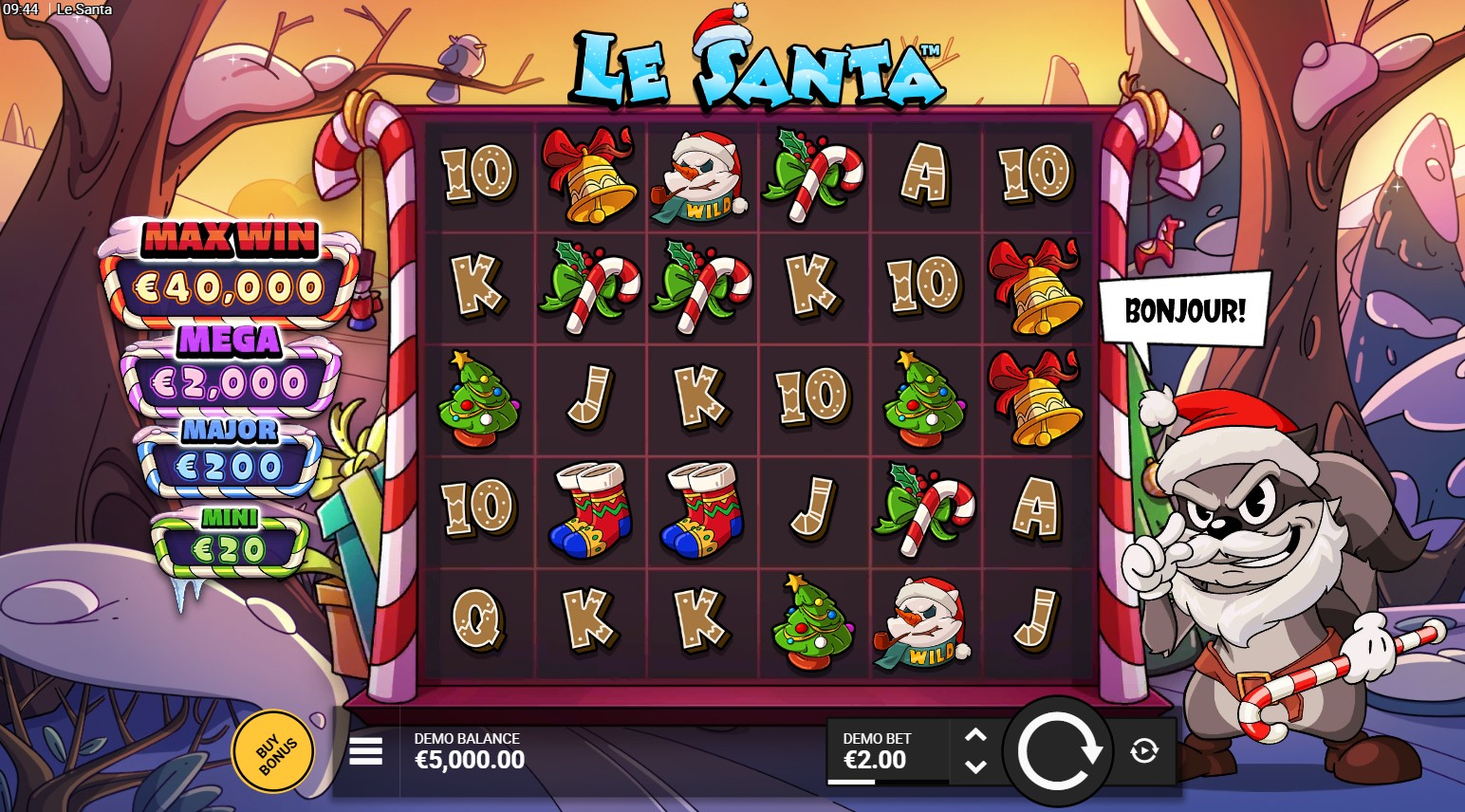Image resolution: width=1465 pixels, height=812 pixels.
Task: Increase the bet with the up arrow
Action: (x=975, y=736)
